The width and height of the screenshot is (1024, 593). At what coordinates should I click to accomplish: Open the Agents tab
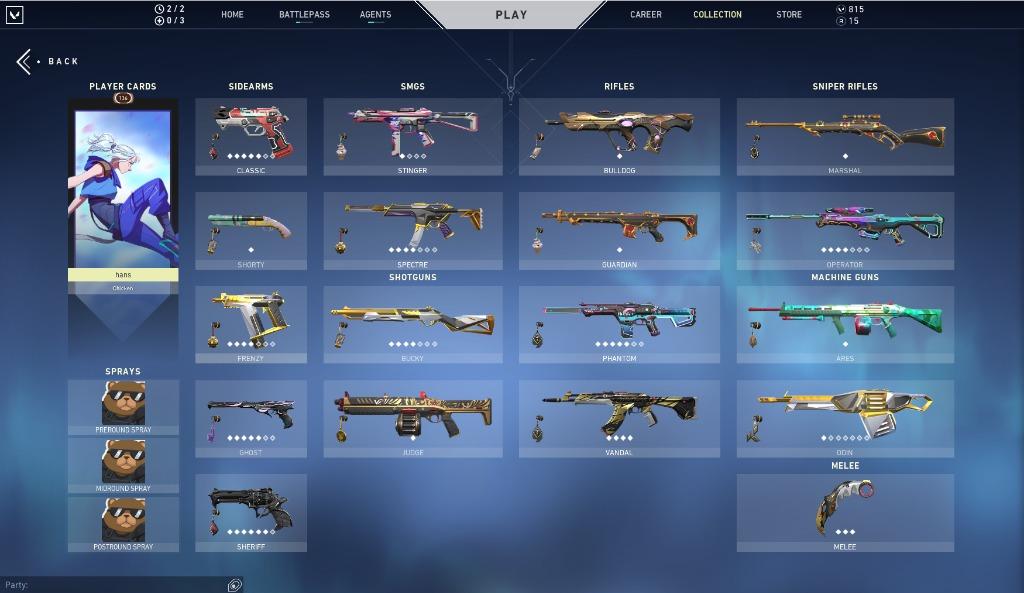click(376, 15)
